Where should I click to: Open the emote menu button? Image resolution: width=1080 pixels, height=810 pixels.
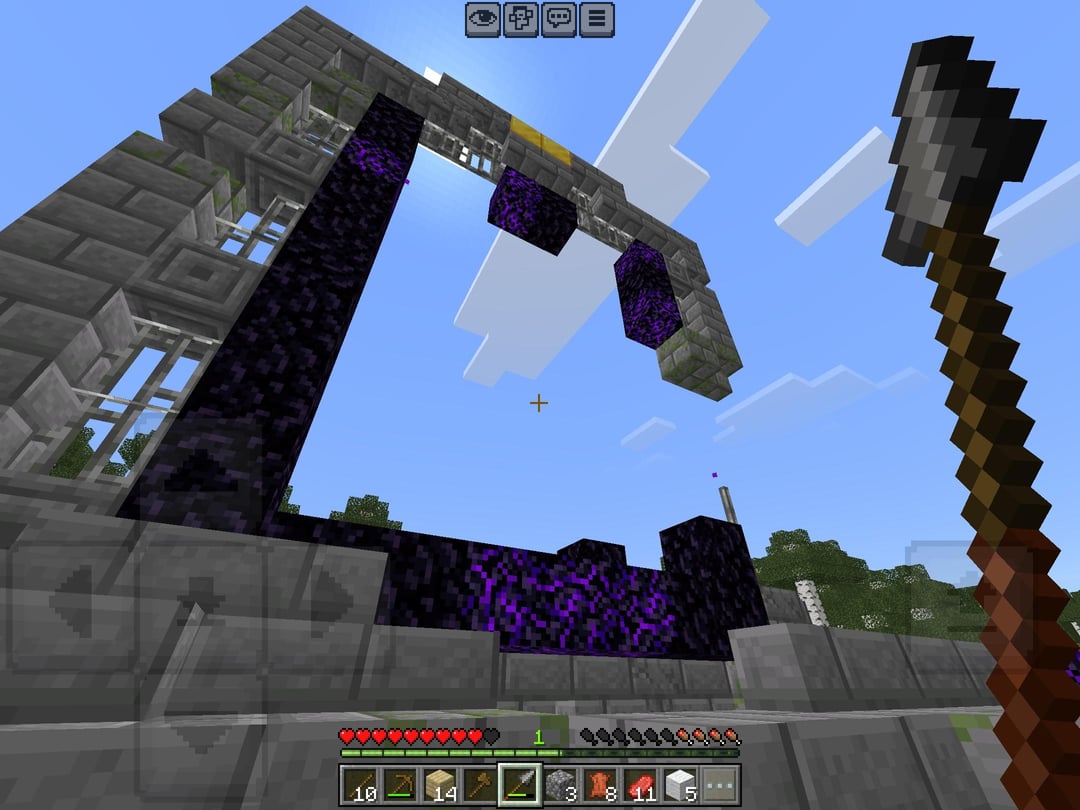521,19
